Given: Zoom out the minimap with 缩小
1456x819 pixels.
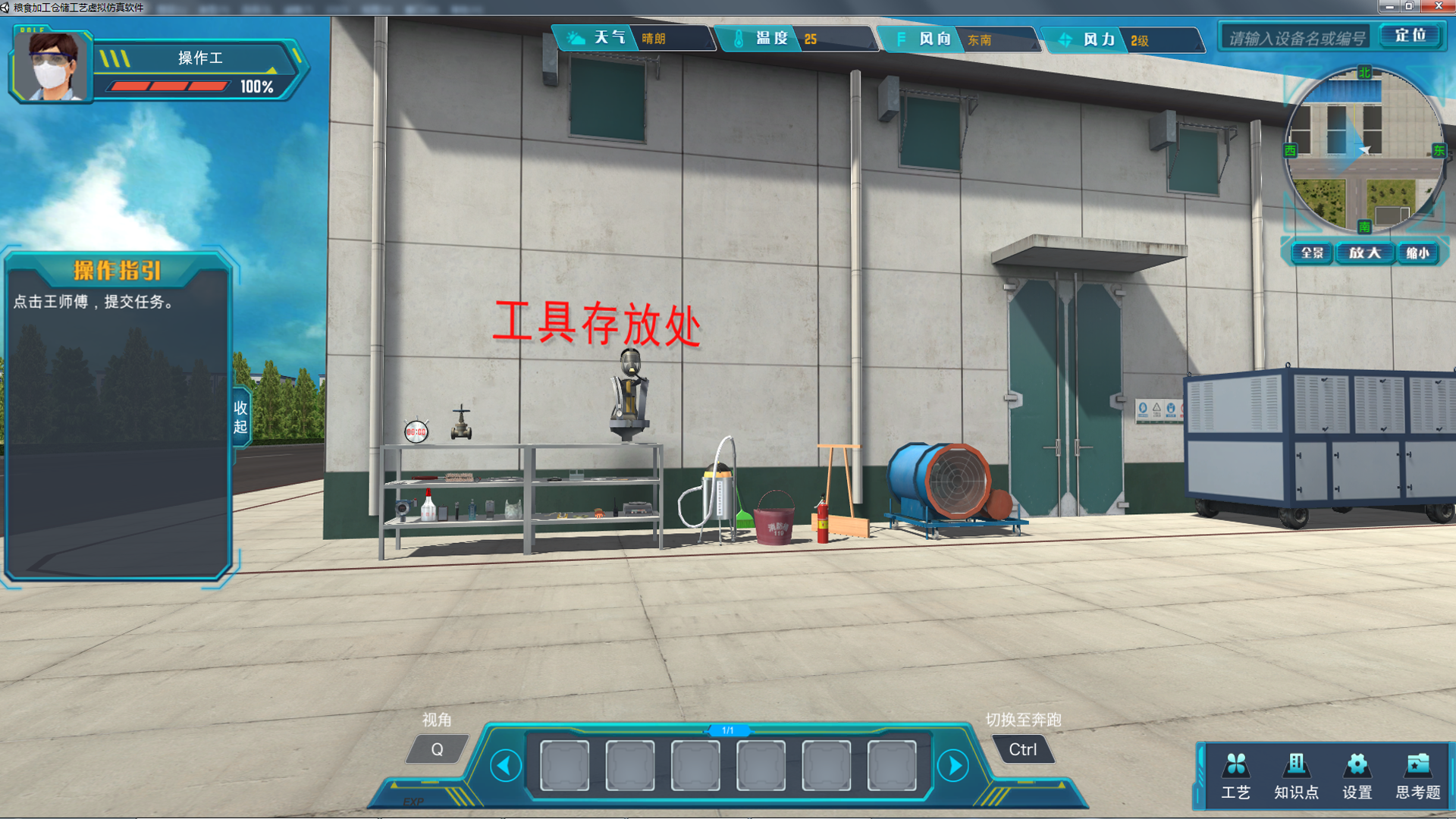Looking at the screenshot, I should (1417, 253).
